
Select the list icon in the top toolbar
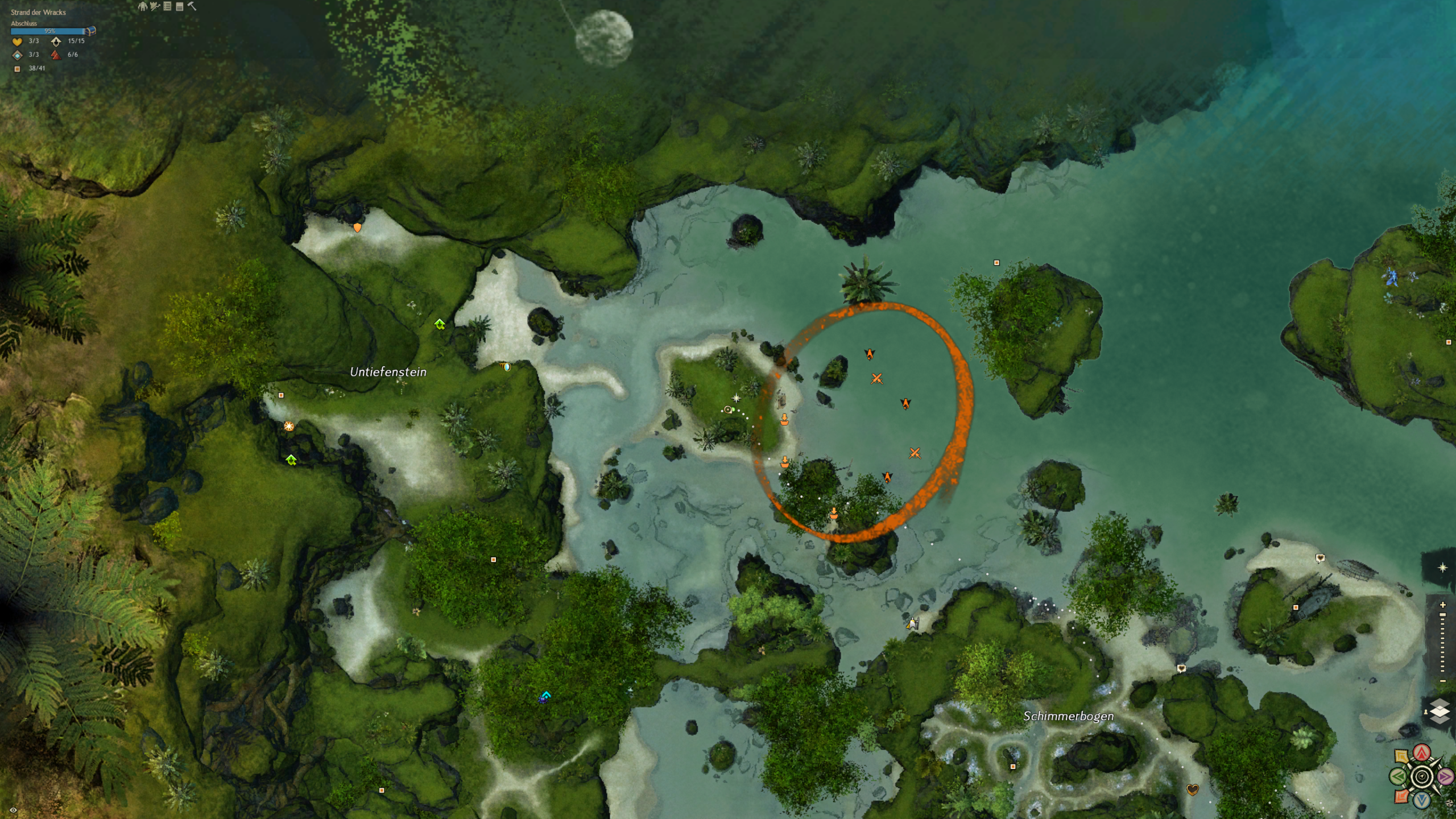click(167, 6)
